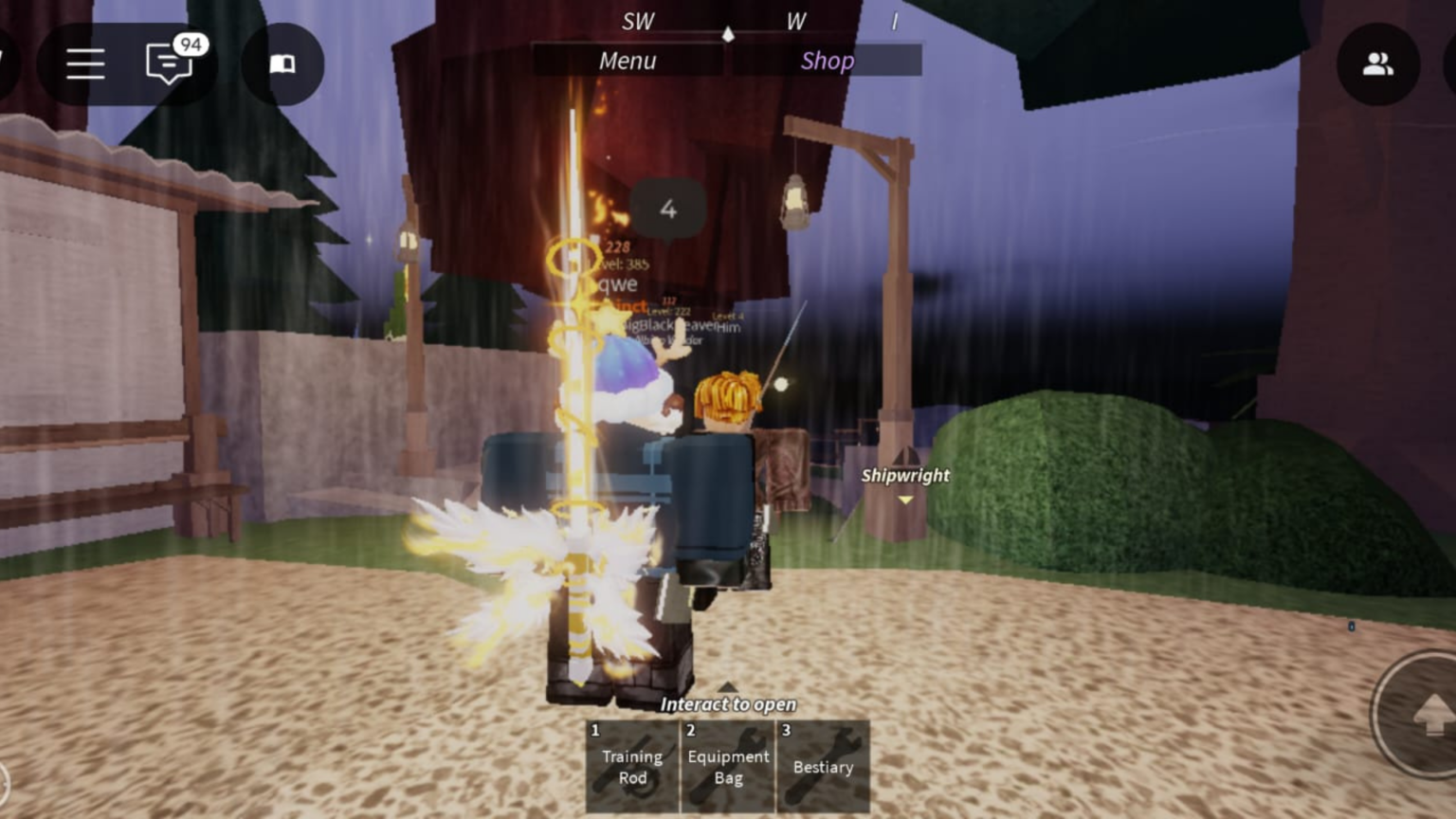The height and width of the screenshot is (819, 1456).
Task: Click the Shipwright NPC label
Action: coord(904,476)
